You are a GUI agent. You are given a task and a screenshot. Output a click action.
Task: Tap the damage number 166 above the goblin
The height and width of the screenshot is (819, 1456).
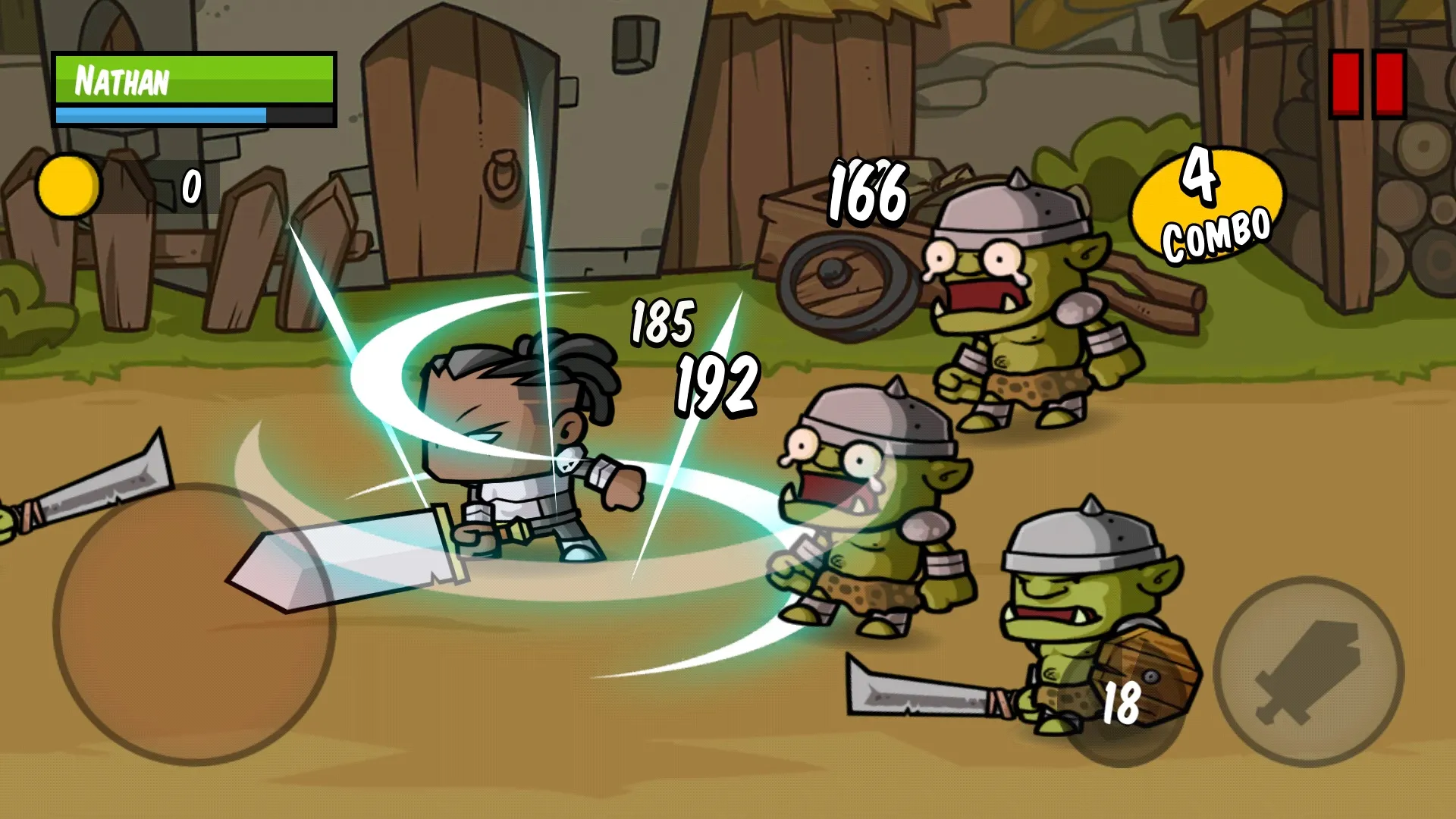coord(867,192)
